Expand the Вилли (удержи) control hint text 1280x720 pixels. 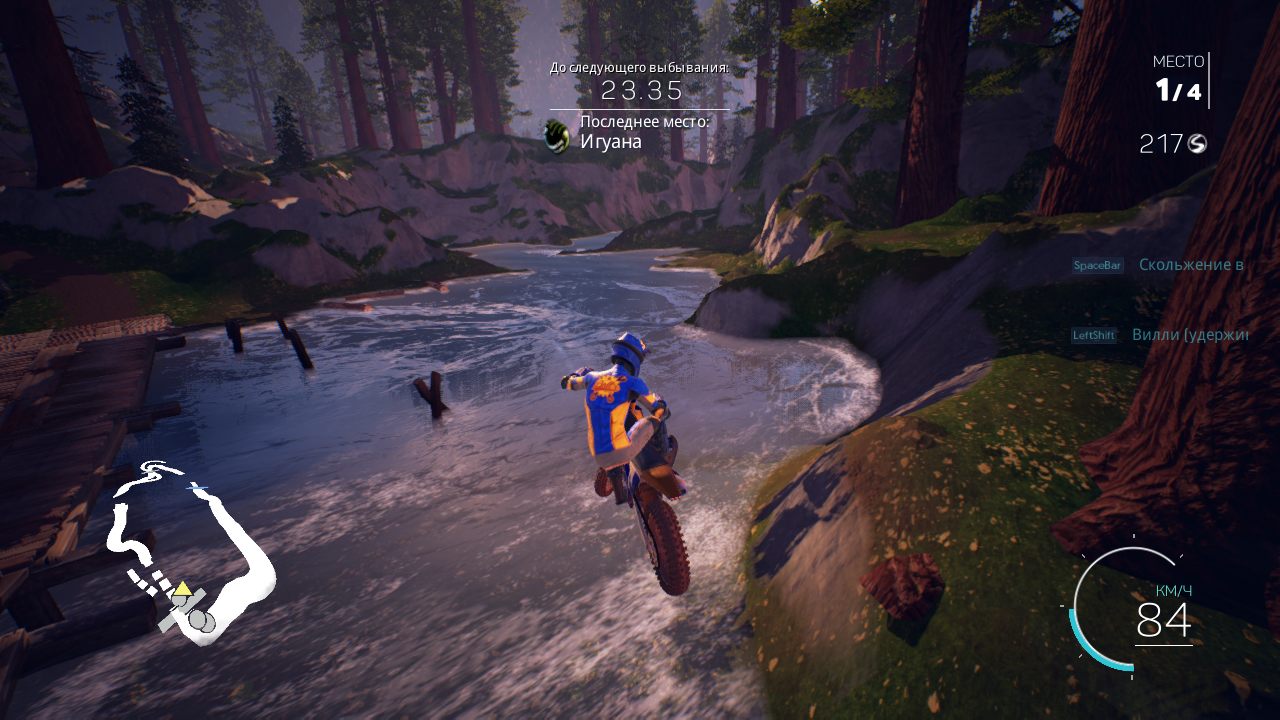(x=1188, y=336)
